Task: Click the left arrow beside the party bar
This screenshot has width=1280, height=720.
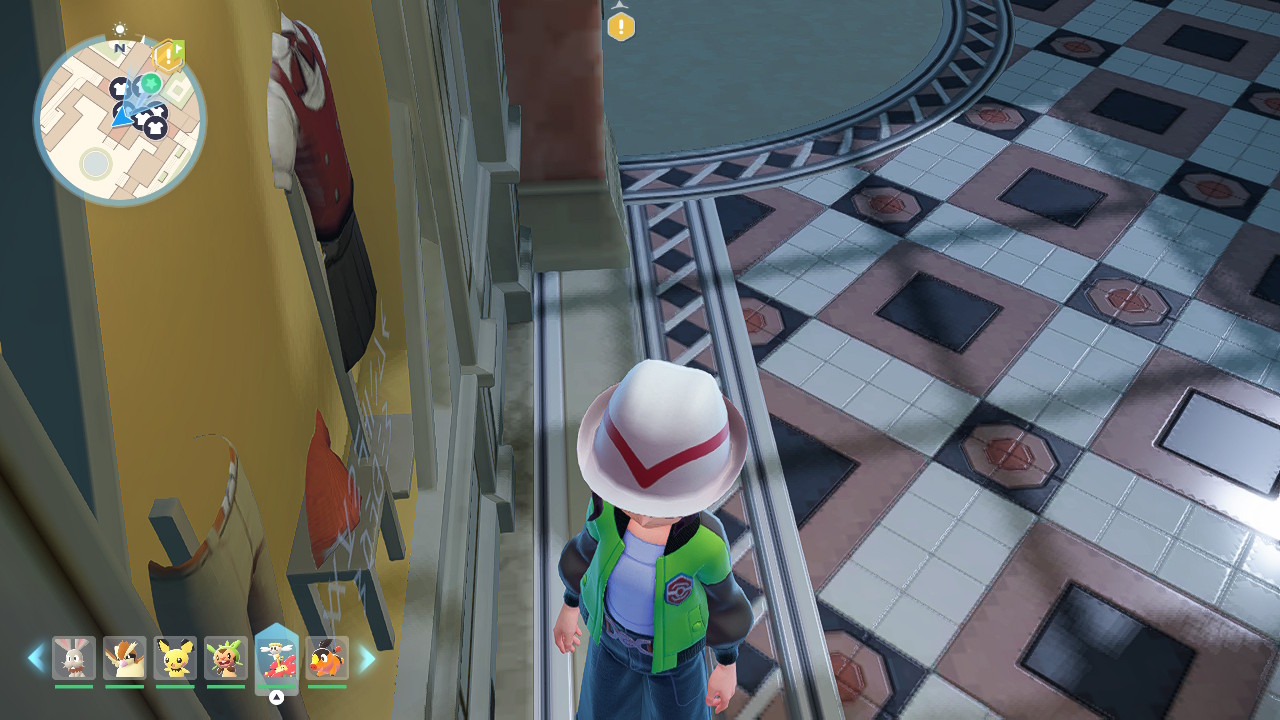Action: [36, 658]
